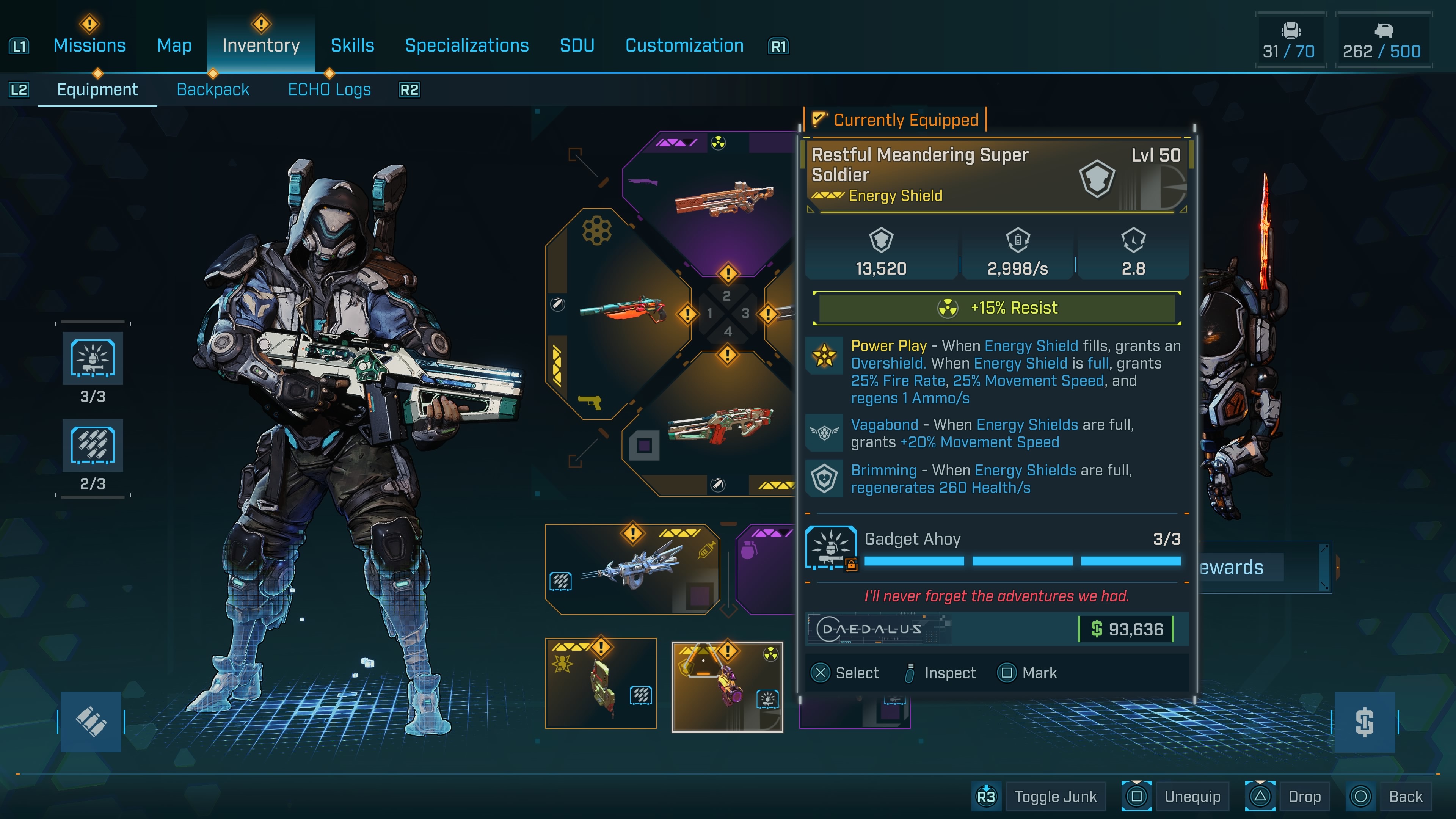The image size is (1456, 819).
Task: Open the Backpack sub-tab
Action: tap(212, 89)
